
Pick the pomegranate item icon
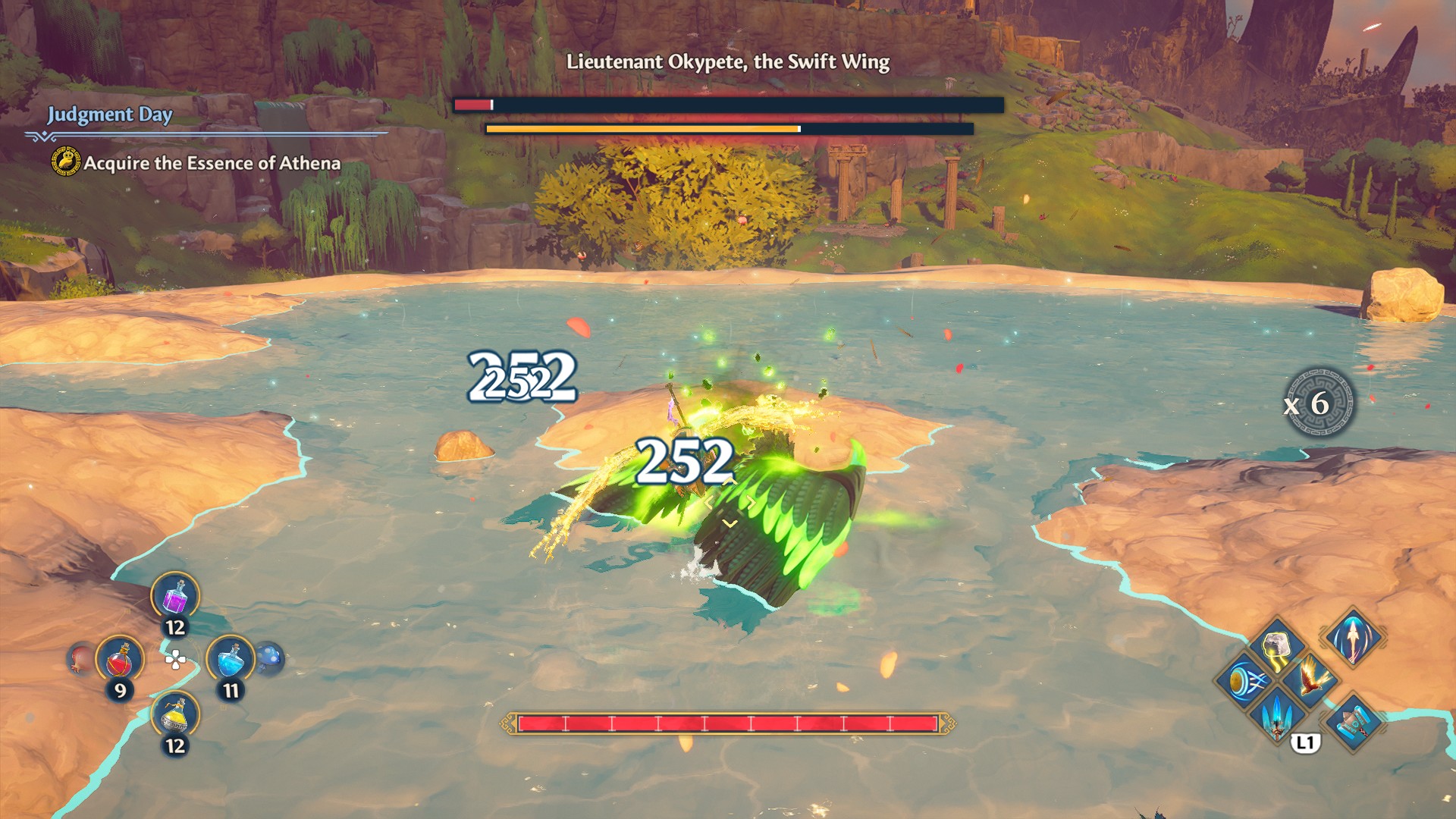[80, 658]
